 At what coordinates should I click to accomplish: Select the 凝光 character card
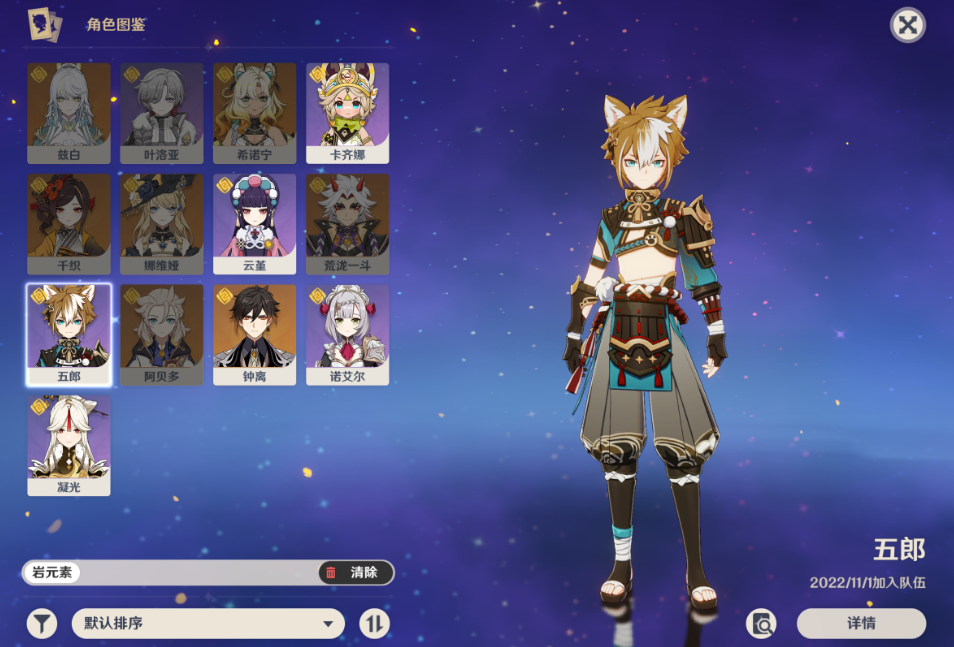(69, 445)
